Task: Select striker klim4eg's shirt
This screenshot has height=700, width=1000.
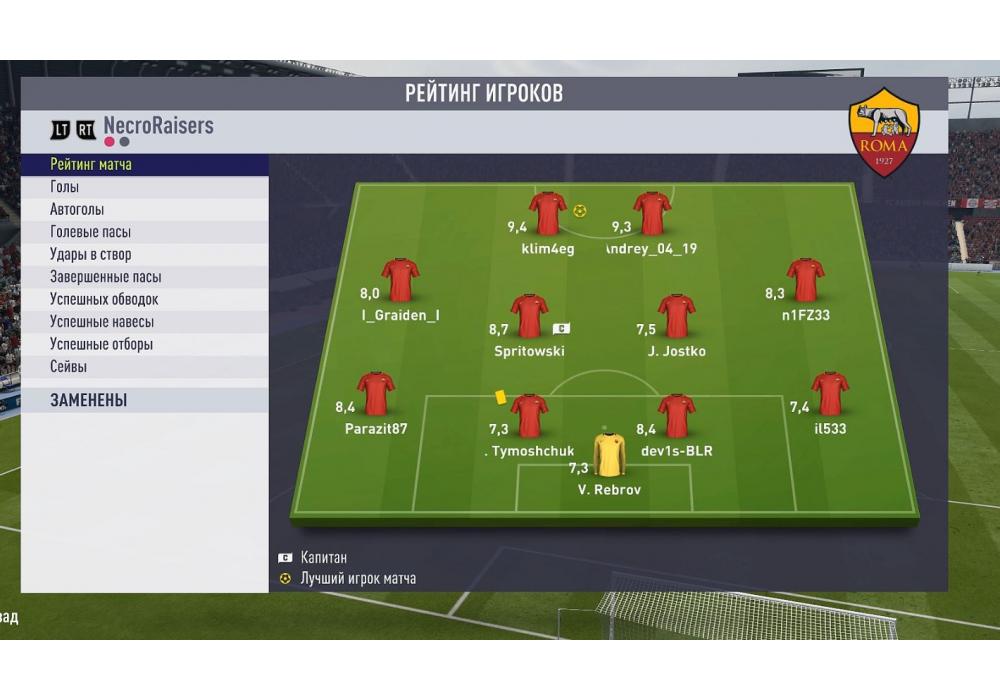Action: click(548, 213)
